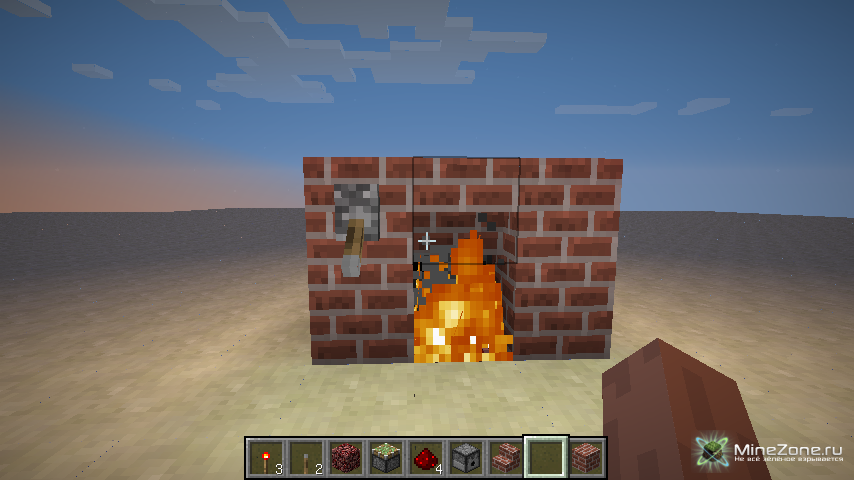Select the lever hotbar slot
This screenshot has height=480, width=854.
pyautogui.click(x=306, y=457)
